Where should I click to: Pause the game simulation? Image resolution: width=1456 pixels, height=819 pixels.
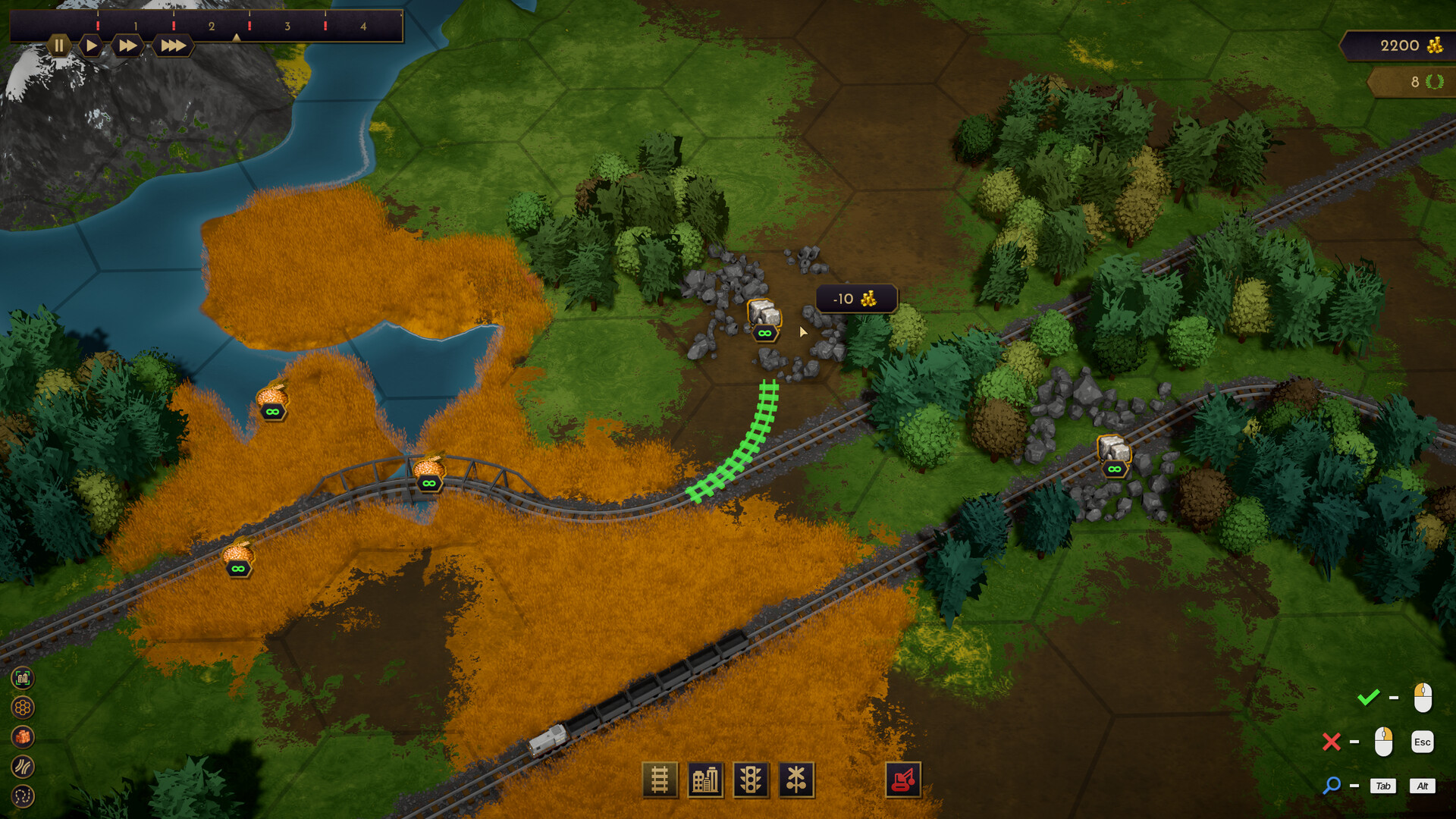coord(58,45)
